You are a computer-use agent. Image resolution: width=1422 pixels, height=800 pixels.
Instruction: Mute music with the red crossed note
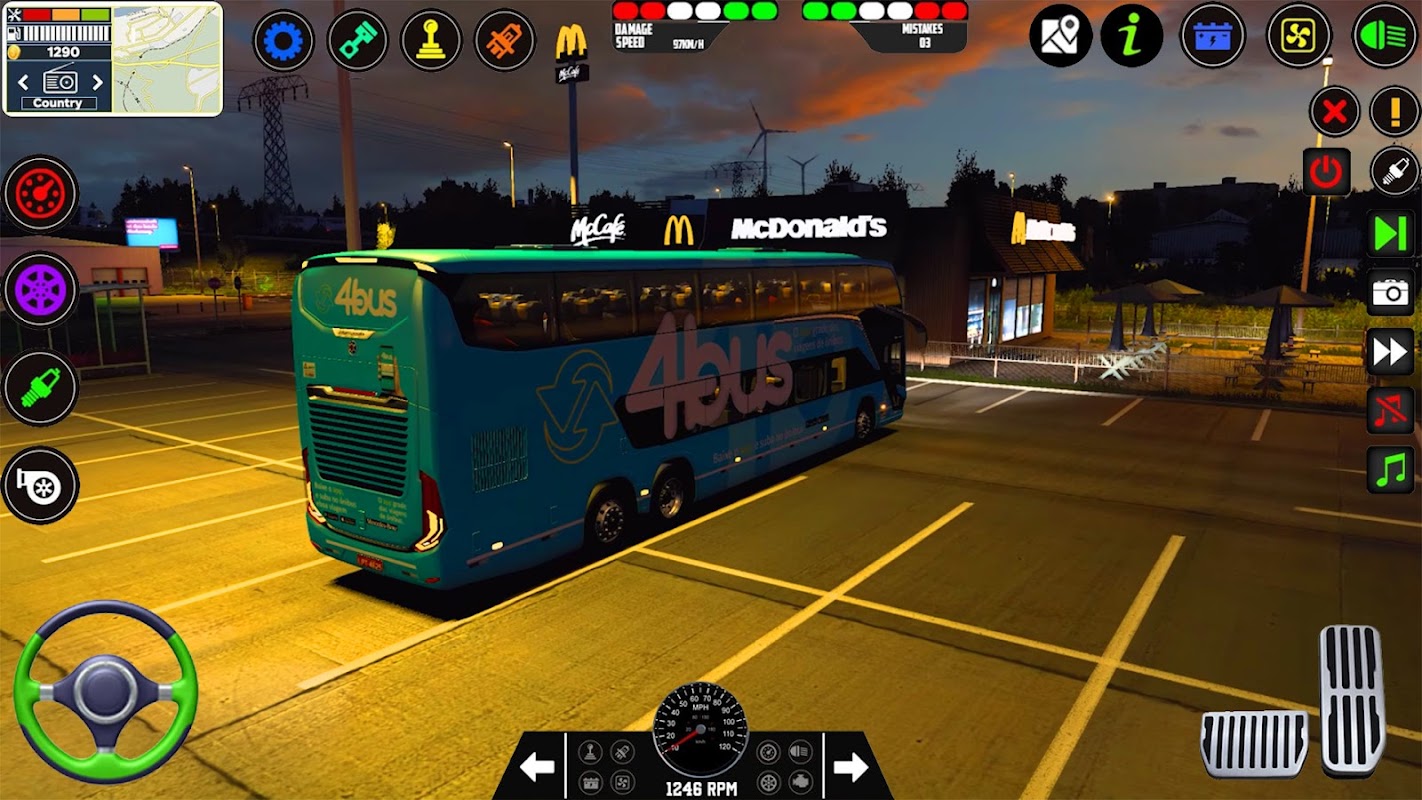[x=1390, y=410]
